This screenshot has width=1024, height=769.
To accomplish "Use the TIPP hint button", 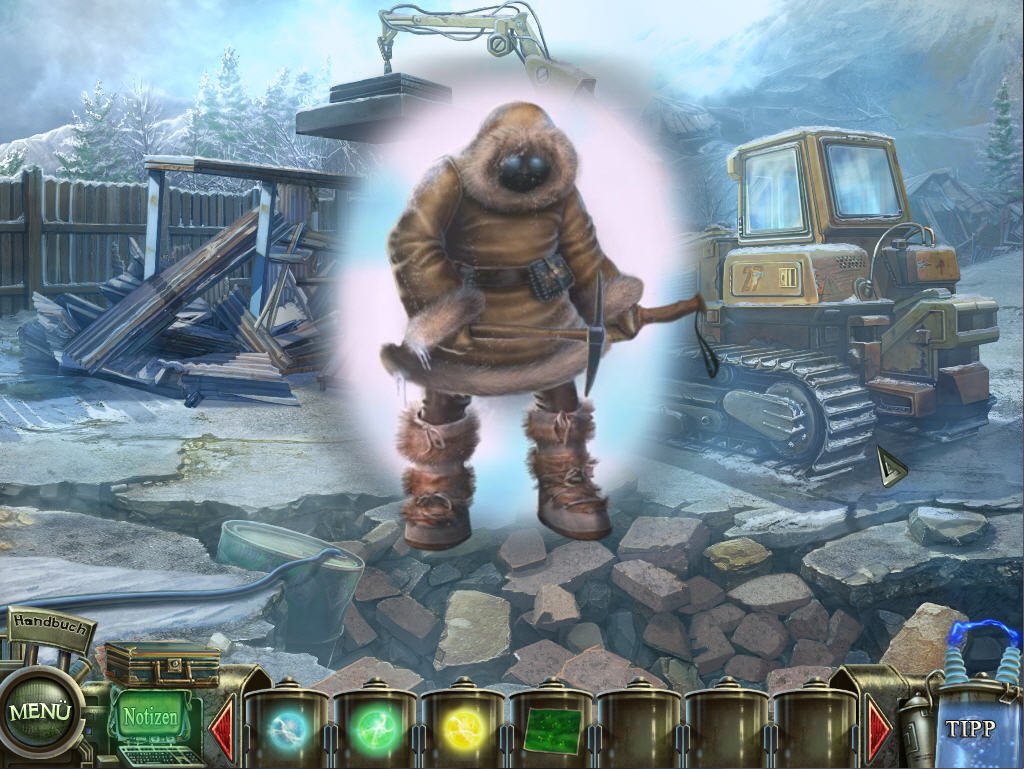I will [x=969, y=727].
